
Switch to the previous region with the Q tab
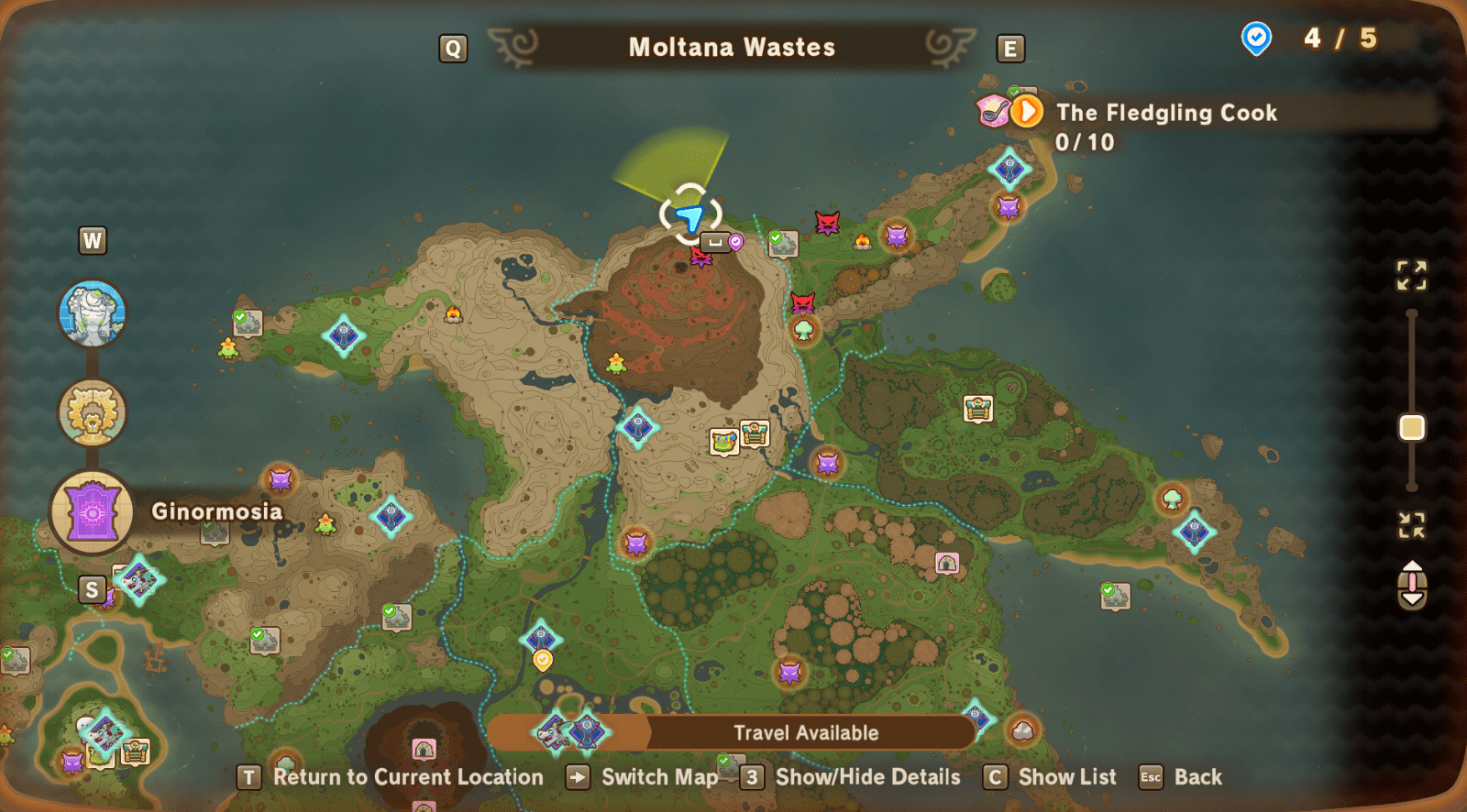click(451, 48)
